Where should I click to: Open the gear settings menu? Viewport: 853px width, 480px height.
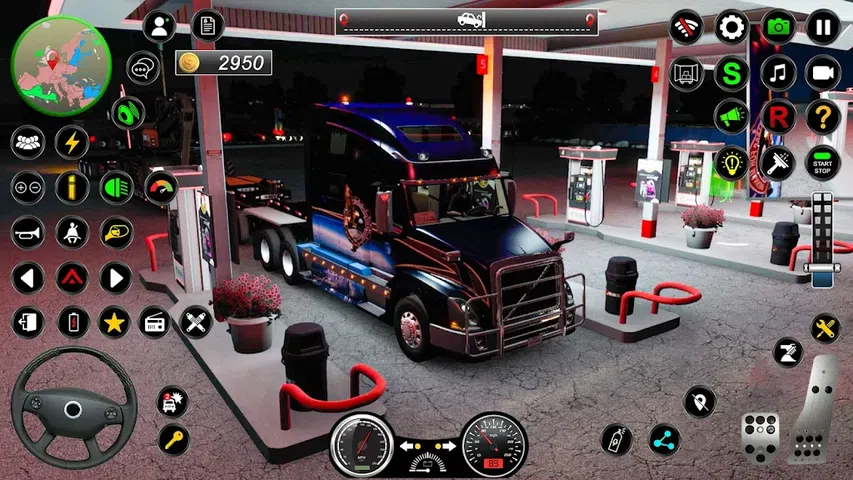(732, 26)
